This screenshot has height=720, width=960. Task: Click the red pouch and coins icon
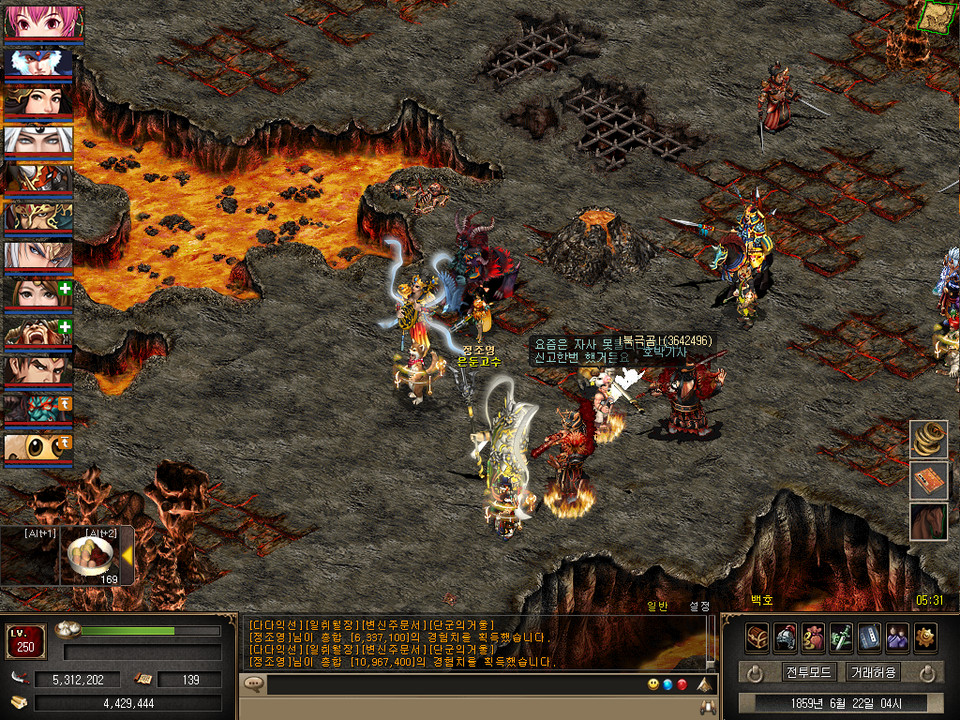pyautogui.click(x=813, y=637)
